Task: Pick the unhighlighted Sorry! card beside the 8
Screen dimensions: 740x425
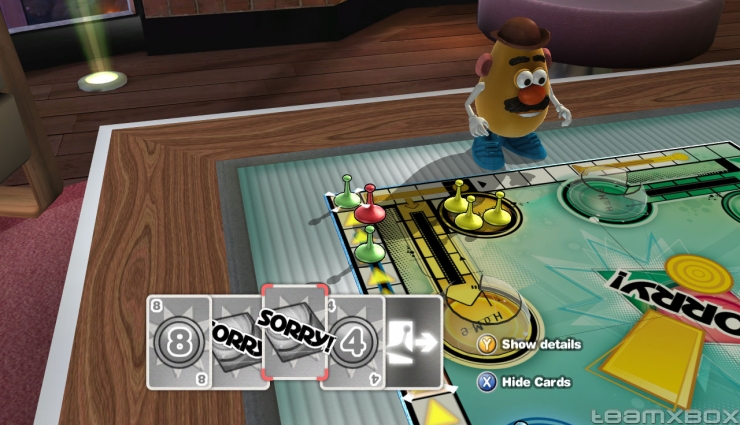Action: click(236, 342)
